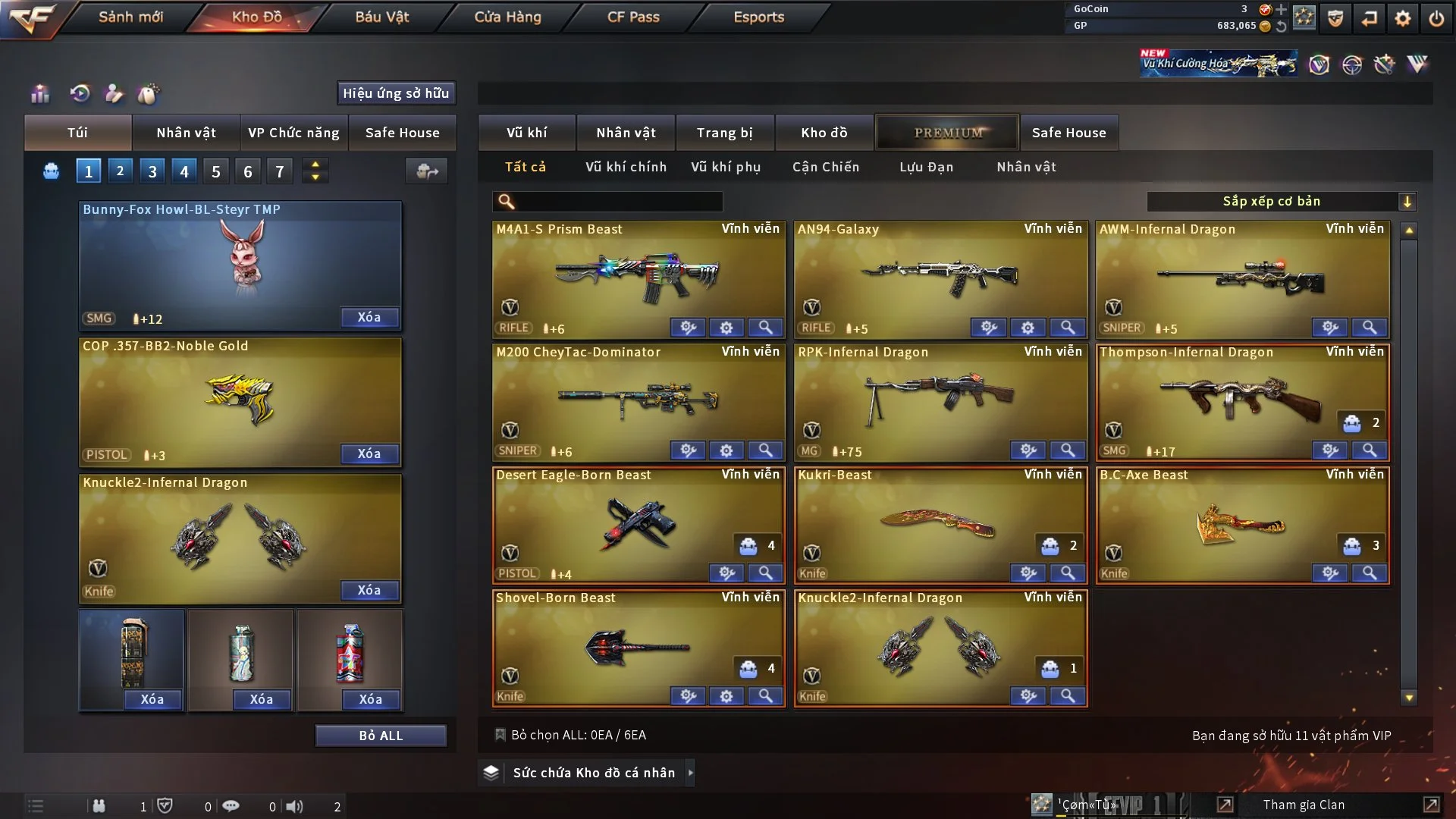Open the CF Pass menu
The height and width of the screenshot is (819, 1456).
[633, 17]
